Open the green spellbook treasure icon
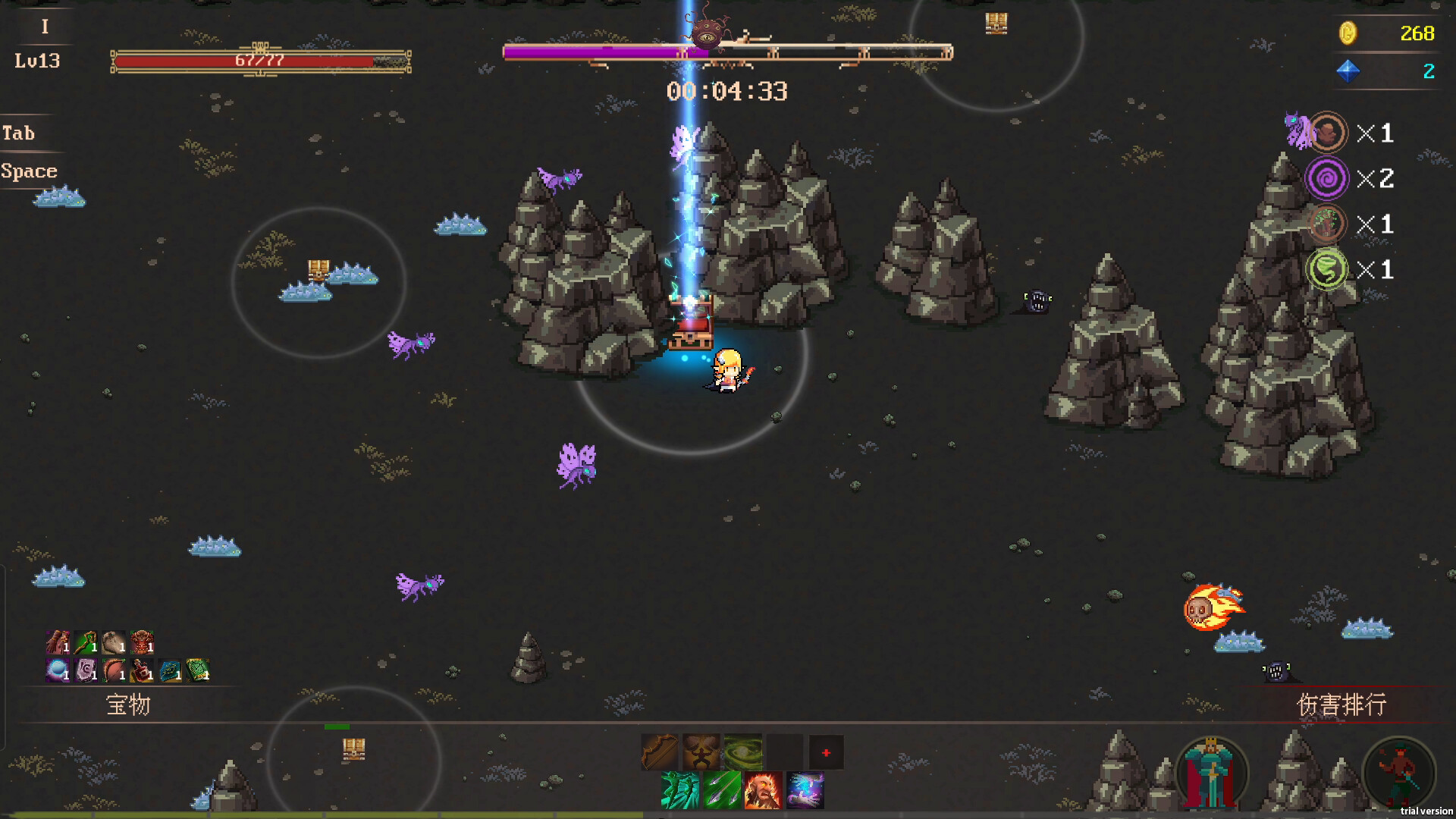The height and width of the screenshot is (819, 1456). click(x=199, y=671)
